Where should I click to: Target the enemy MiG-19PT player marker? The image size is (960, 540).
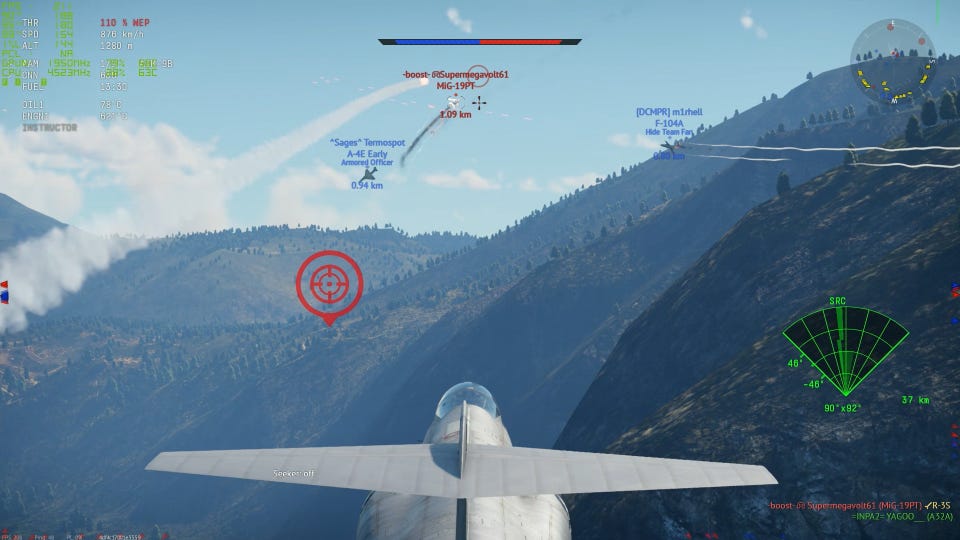pyautogui.click(x=453, y=101)
